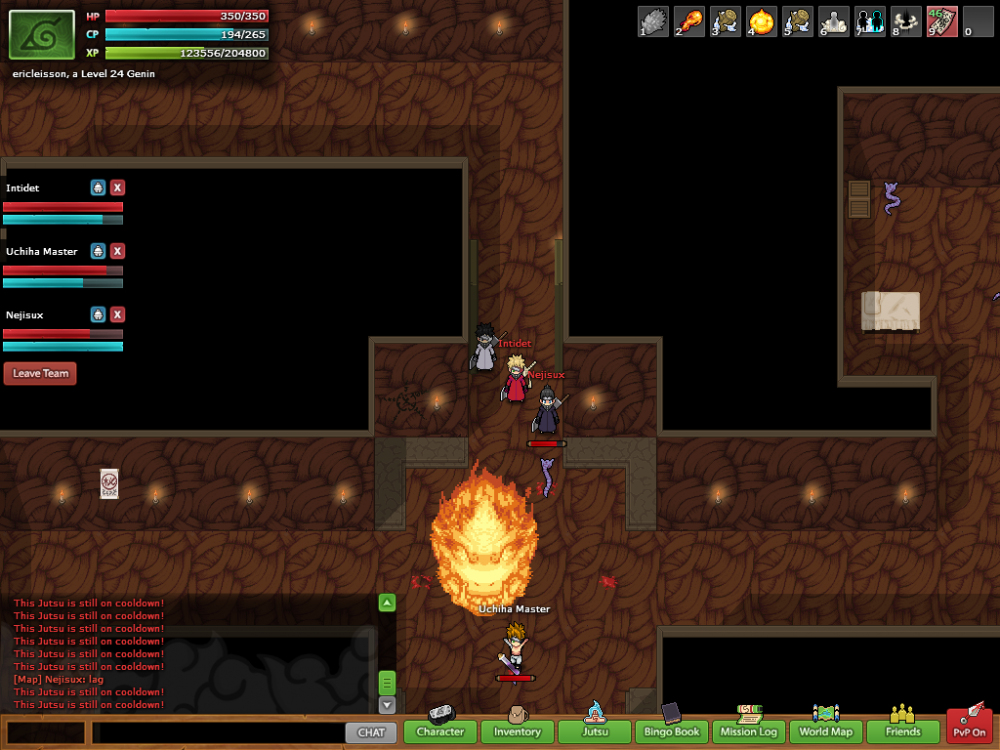Open the Inventory bag
This screenshot has height=750, width=1000.
(517, 732)
